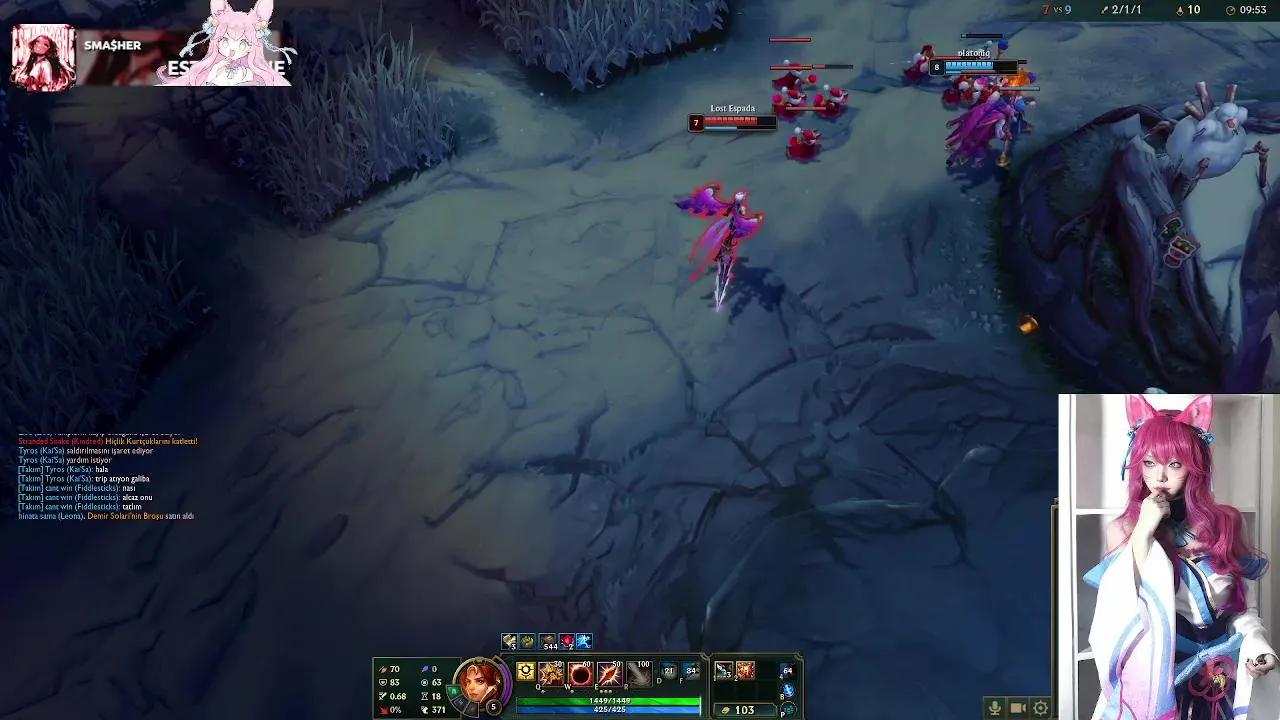Cast the W ability eclipse icon
This screenshot has width=1280, height=720.
[x=578, y=674]
